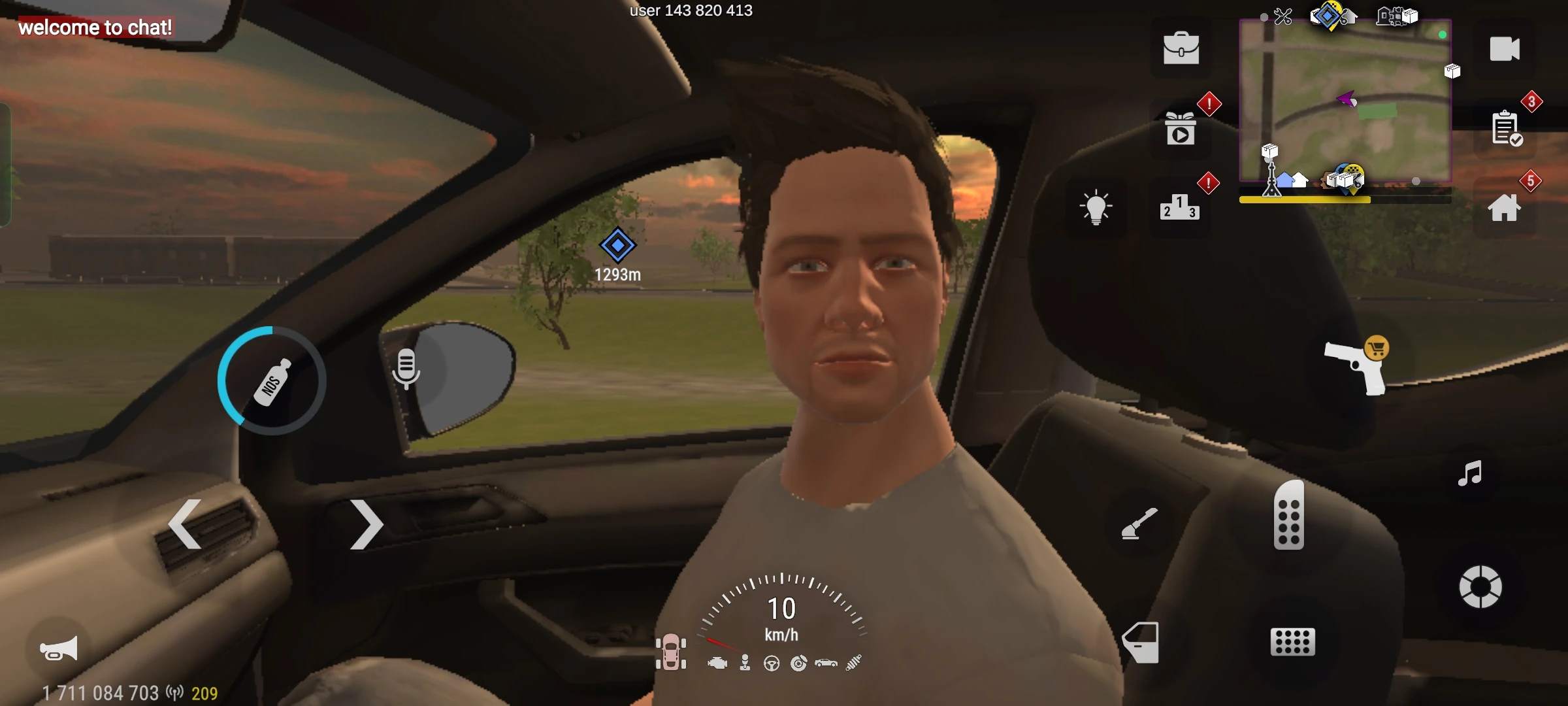Toggle the headlights with the bulb icon
The width and height of the screenshot is (1568, 706).
pyautogui.click(x=1096, y=208)
